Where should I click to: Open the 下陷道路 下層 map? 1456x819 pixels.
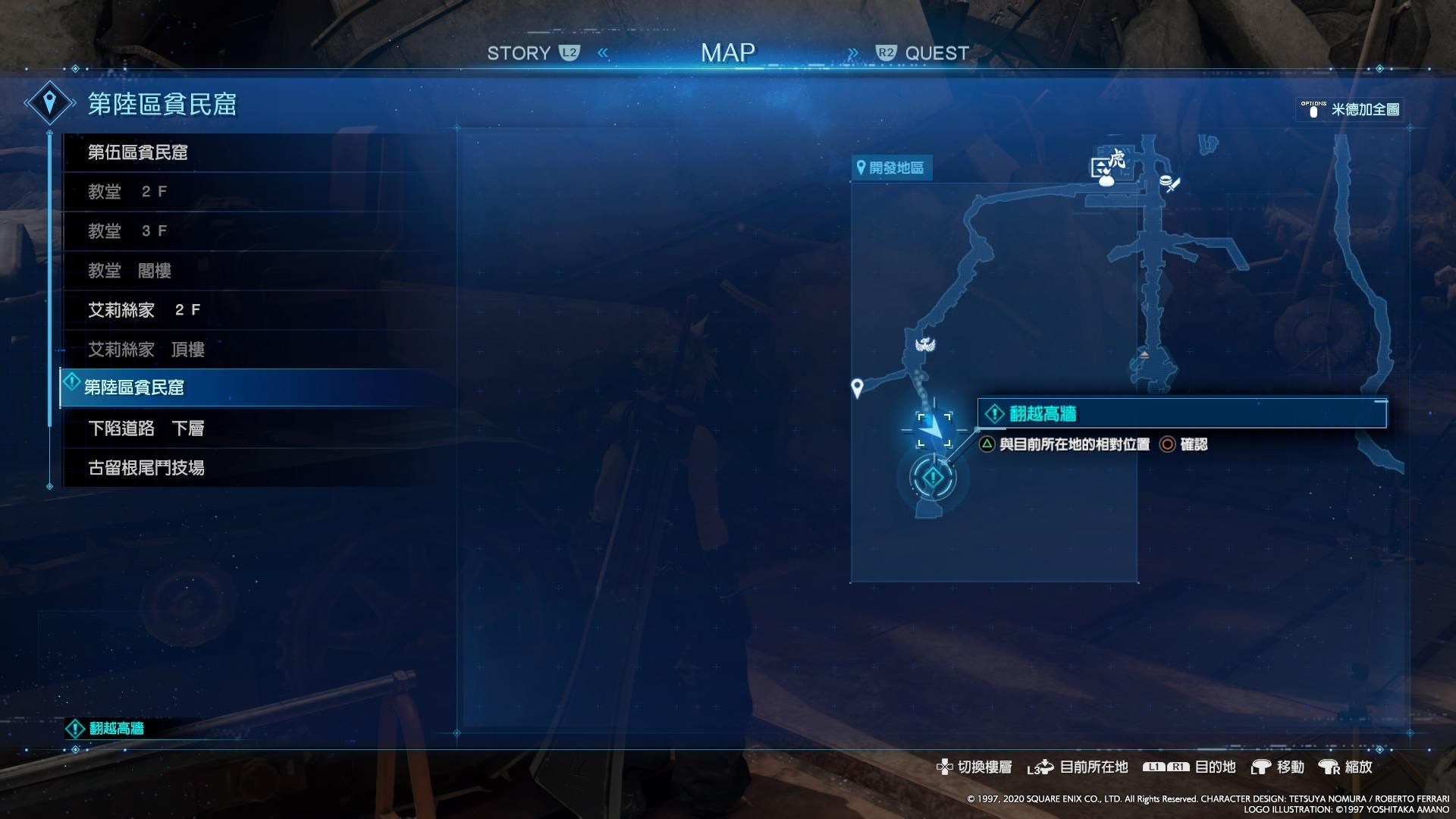146,428
